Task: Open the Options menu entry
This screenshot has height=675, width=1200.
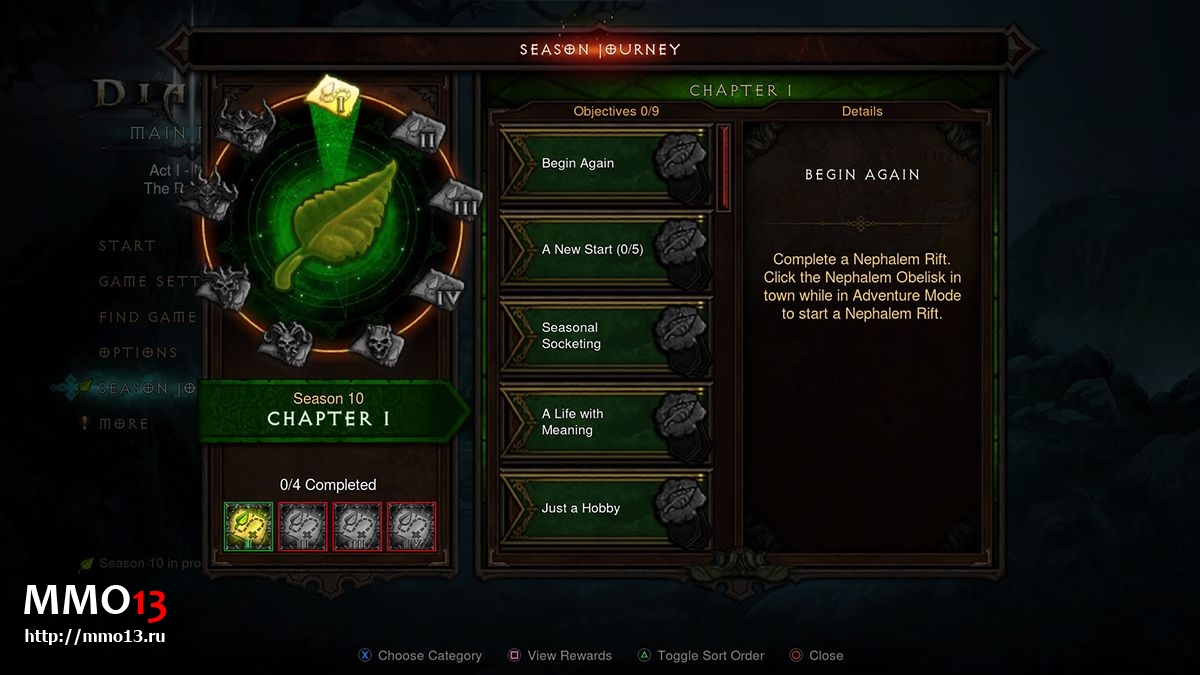Action: (x=138, y=353)
